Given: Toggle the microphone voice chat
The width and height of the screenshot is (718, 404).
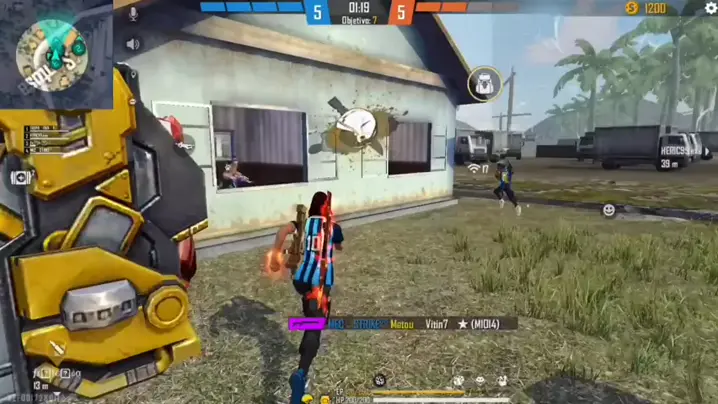Looking at the screenshot, I should pos(132,14).
